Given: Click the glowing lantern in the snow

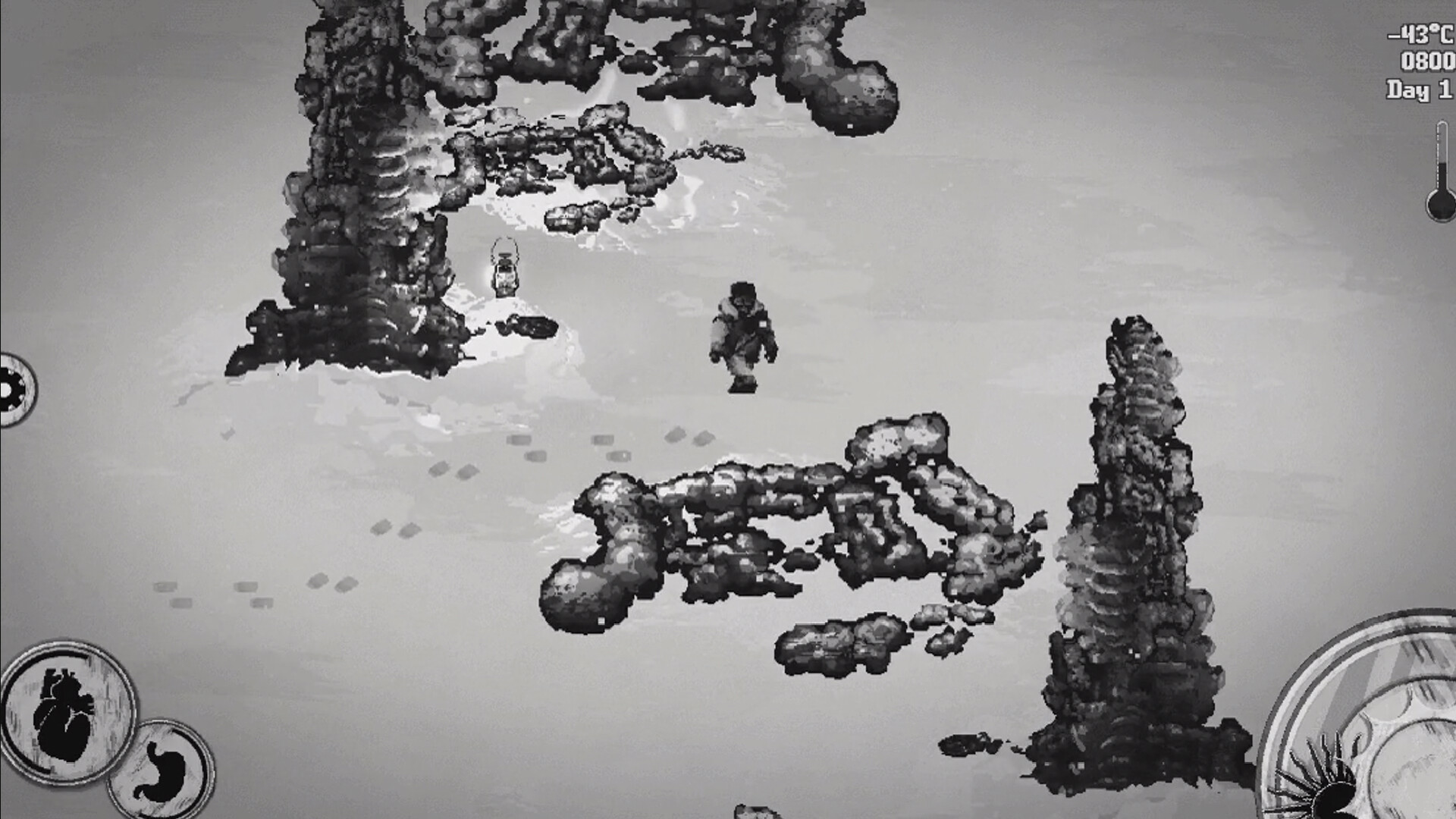Looking at the screenshot, I should [x=504, y=269].
